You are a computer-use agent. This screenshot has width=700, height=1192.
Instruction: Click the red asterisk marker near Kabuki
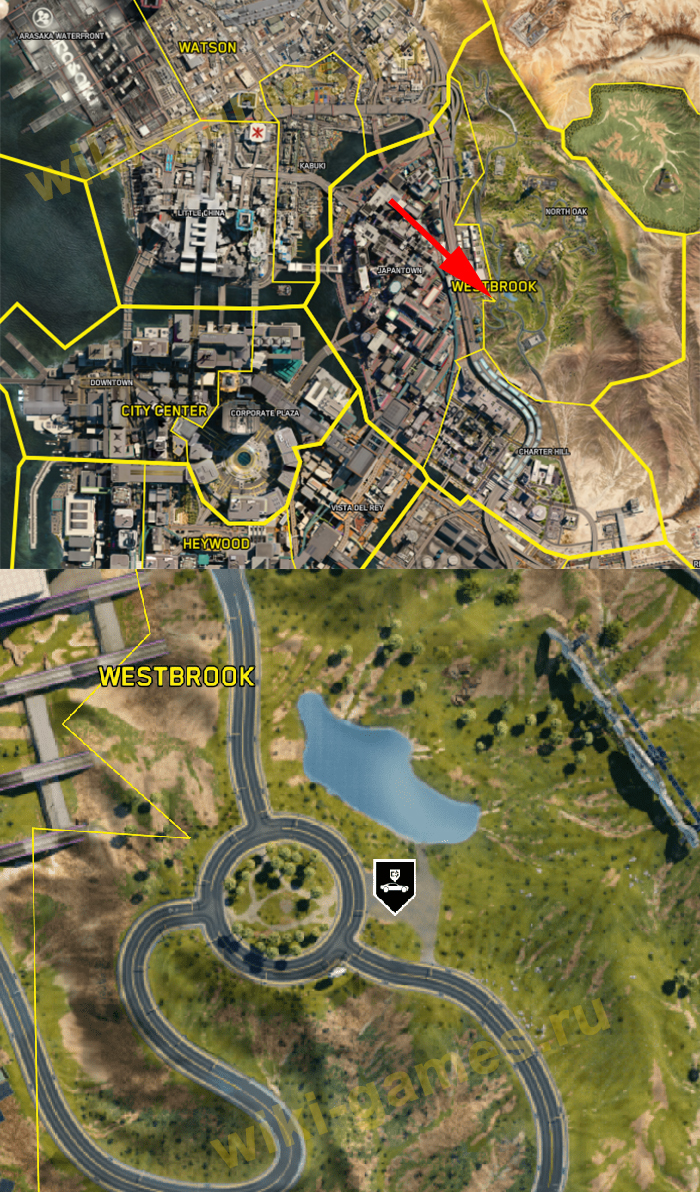pos(258,132)
